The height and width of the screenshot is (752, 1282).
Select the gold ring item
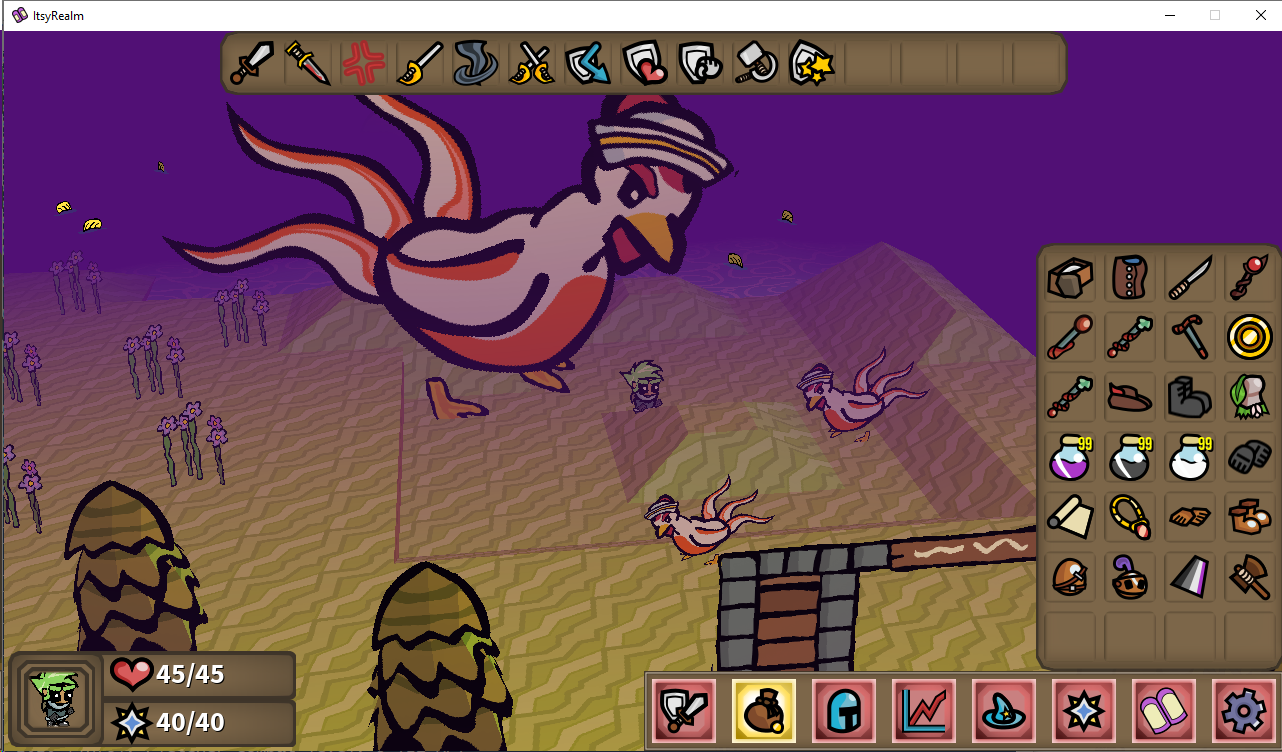pyautogui.click(x=1250, y=338)
